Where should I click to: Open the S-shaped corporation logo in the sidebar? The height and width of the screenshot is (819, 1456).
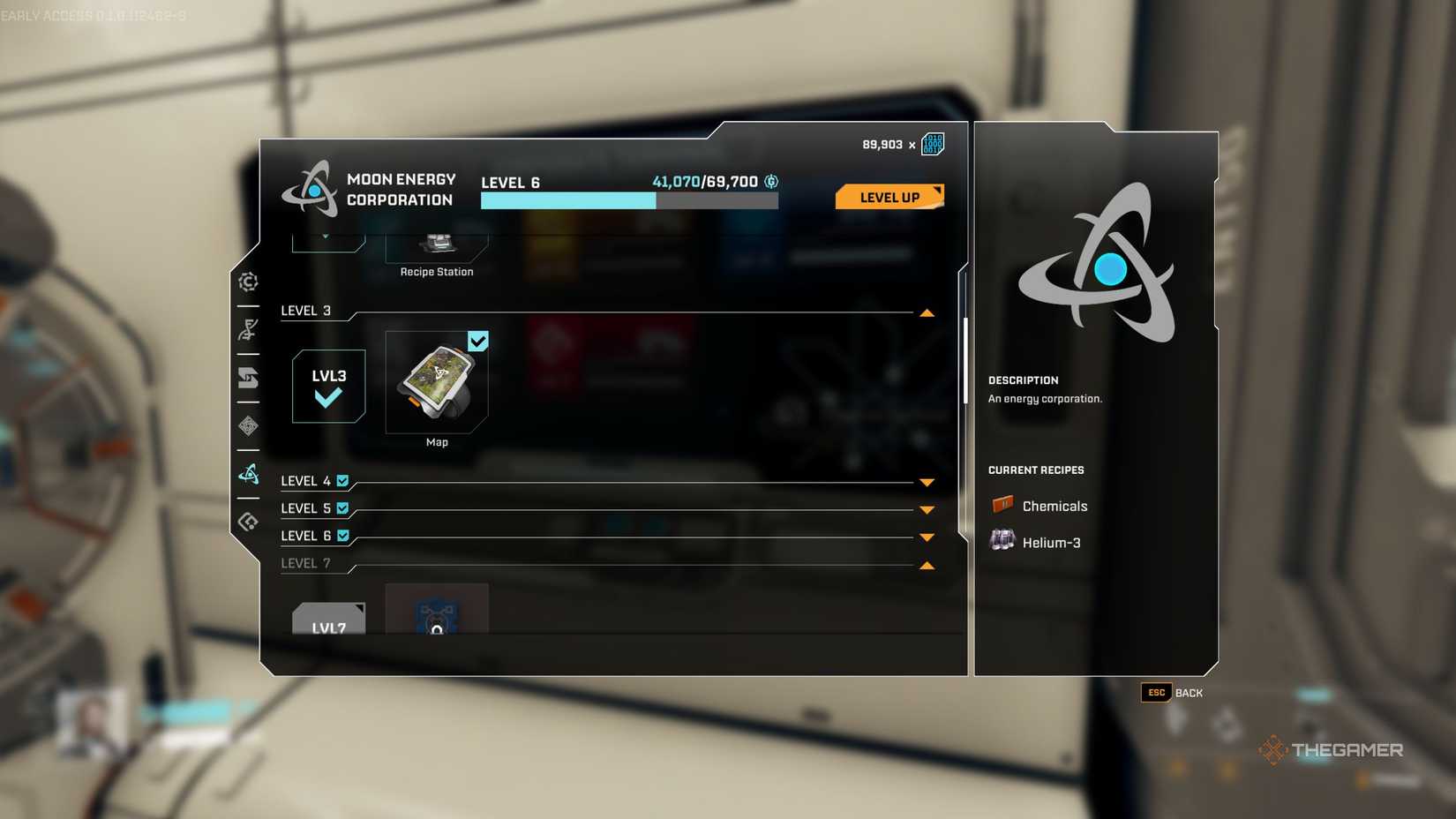pos(248,379)
